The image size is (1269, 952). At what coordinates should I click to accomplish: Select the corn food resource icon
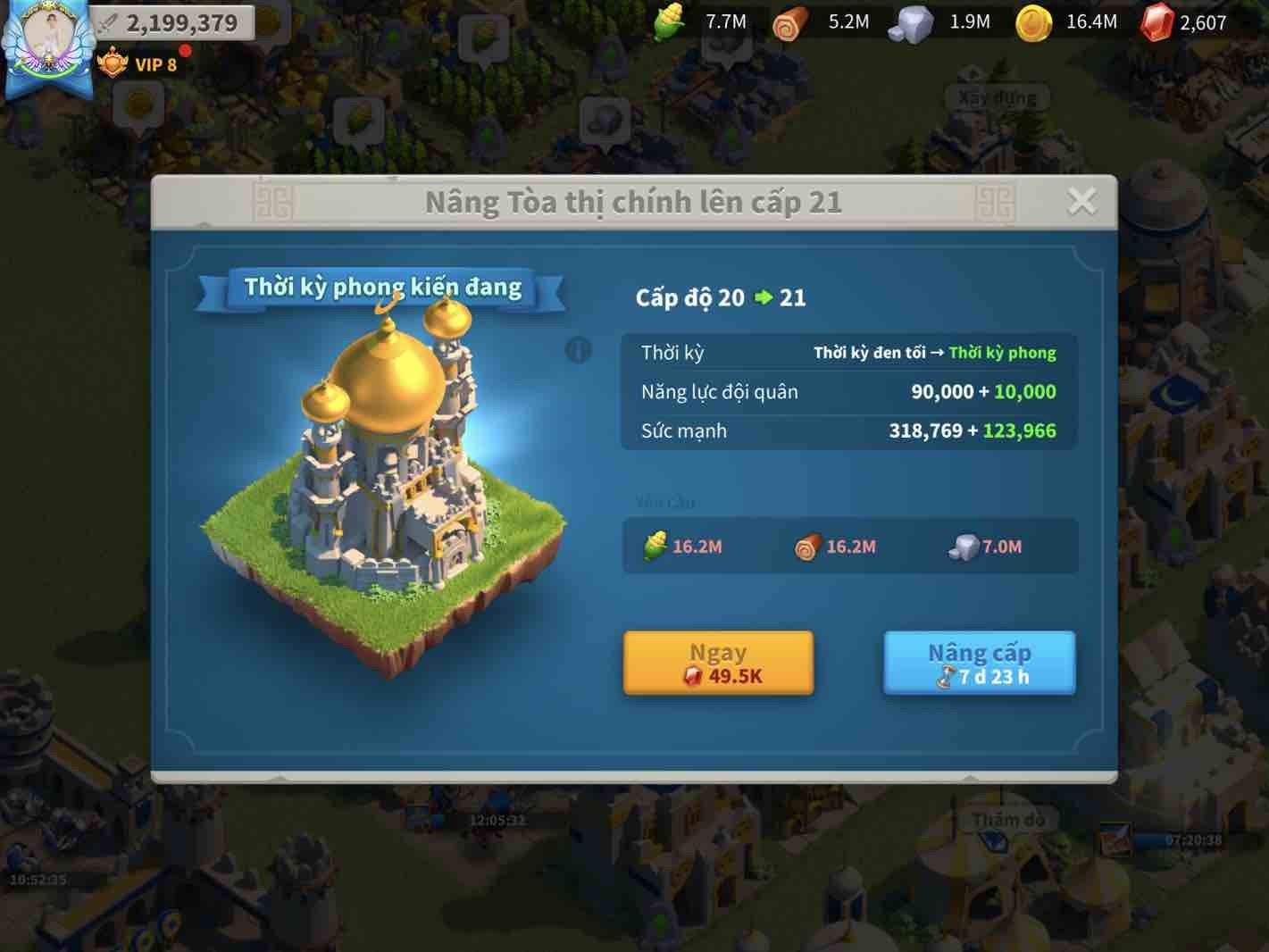(669, 22)
